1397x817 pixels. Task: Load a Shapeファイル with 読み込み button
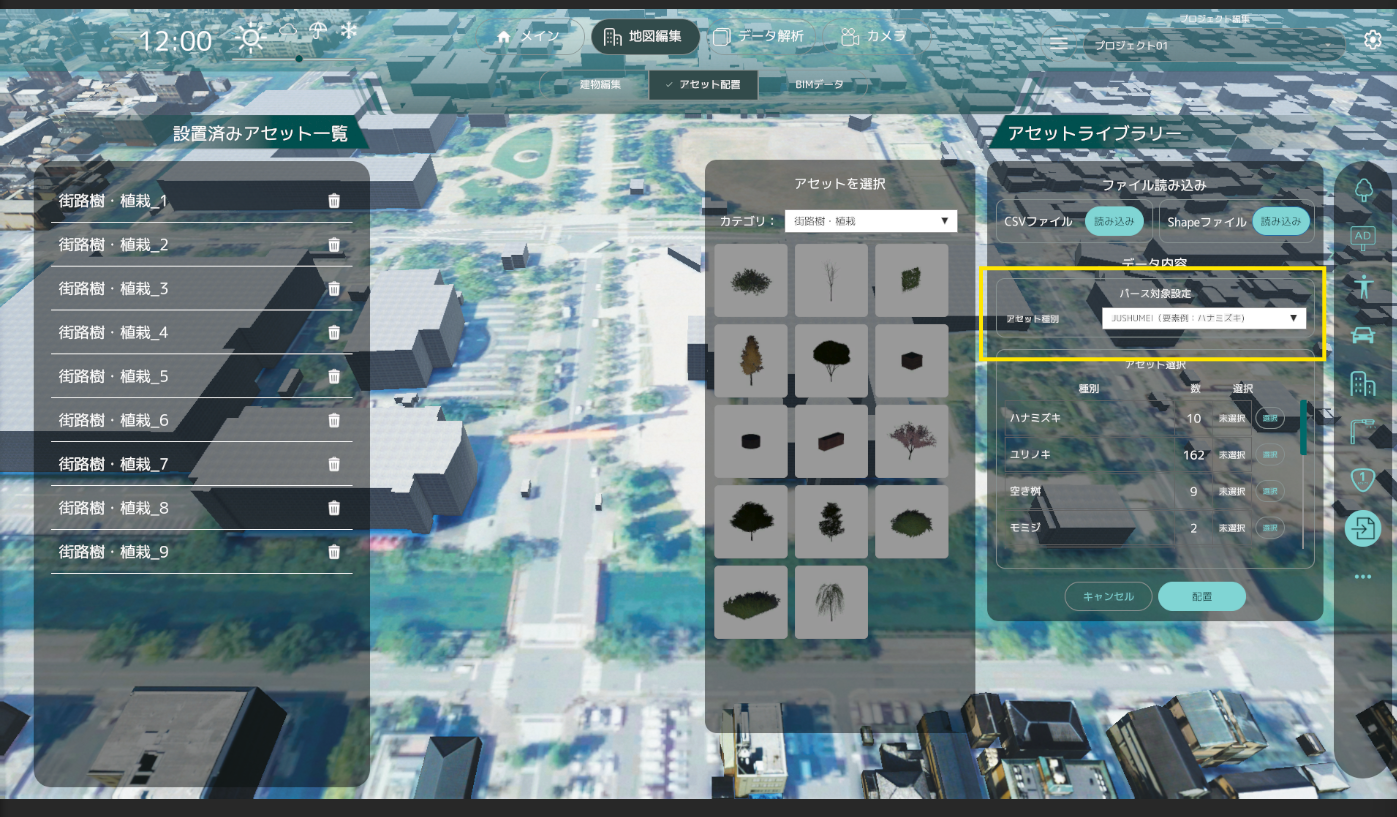click(1282, 222)
